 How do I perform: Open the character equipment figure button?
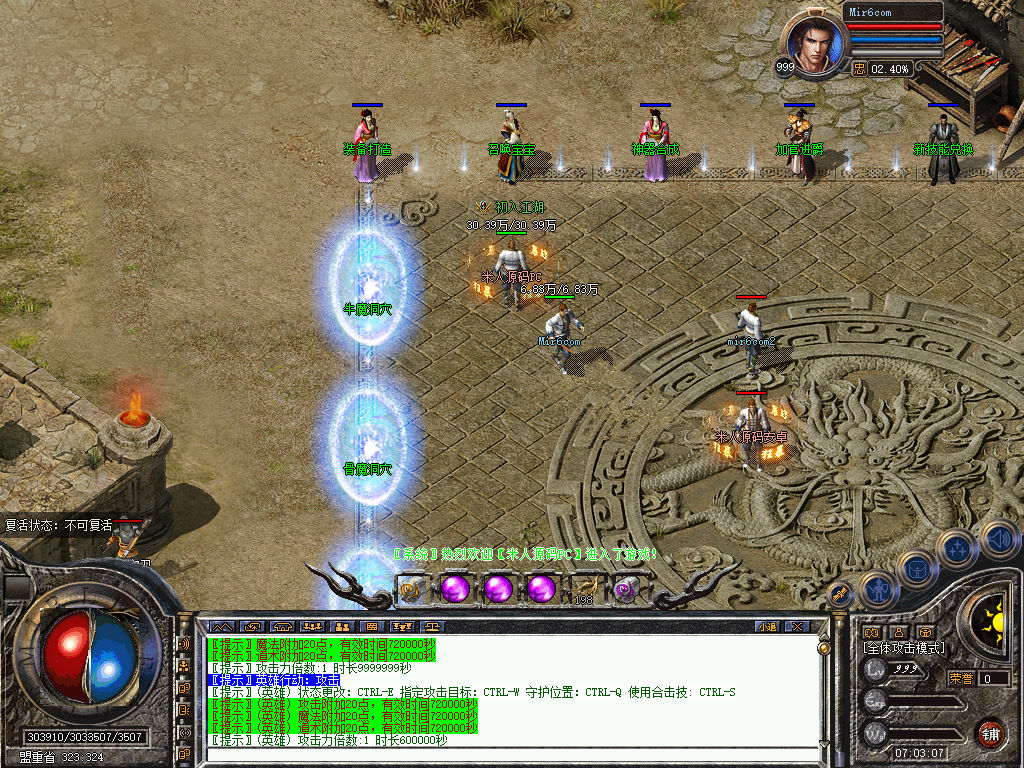coord(877,589)
